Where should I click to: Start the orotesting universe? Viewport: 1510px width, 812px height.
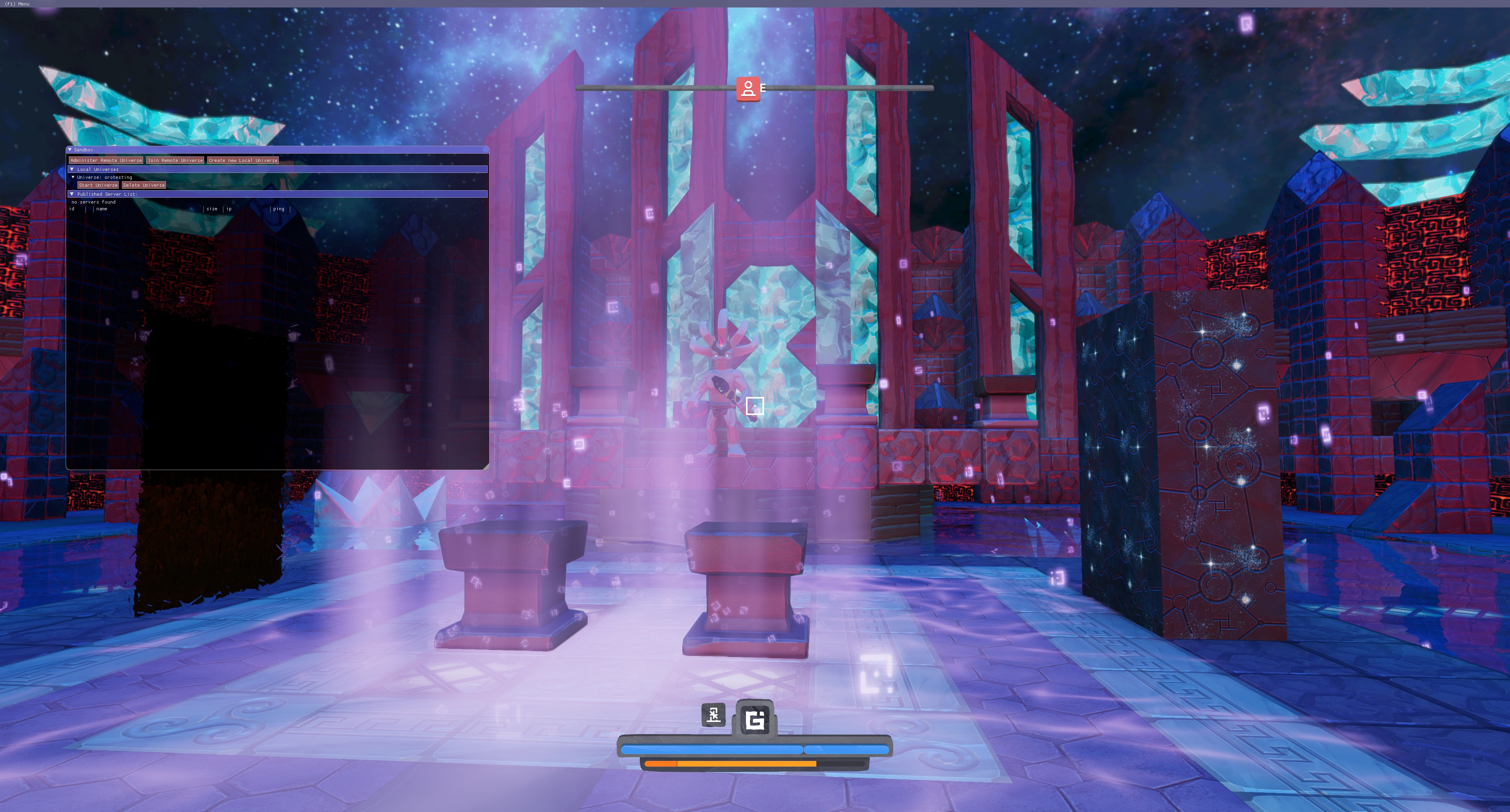(98, 185)
